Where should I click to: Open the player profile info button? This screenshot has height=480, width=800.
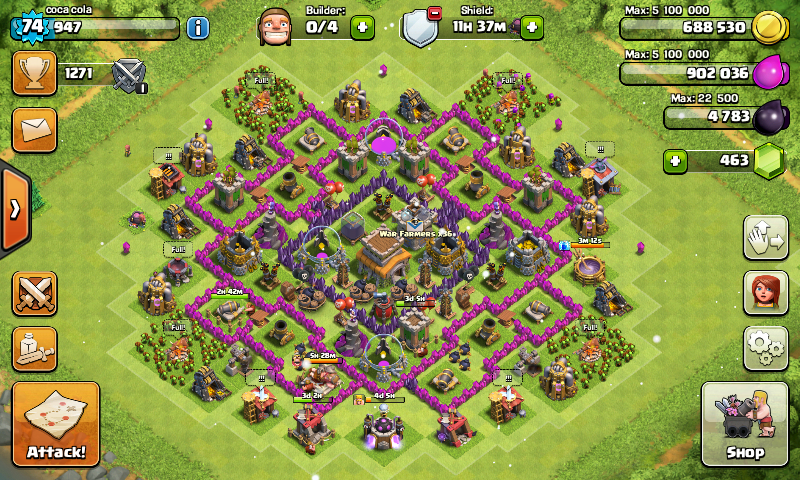coord(198,27)
